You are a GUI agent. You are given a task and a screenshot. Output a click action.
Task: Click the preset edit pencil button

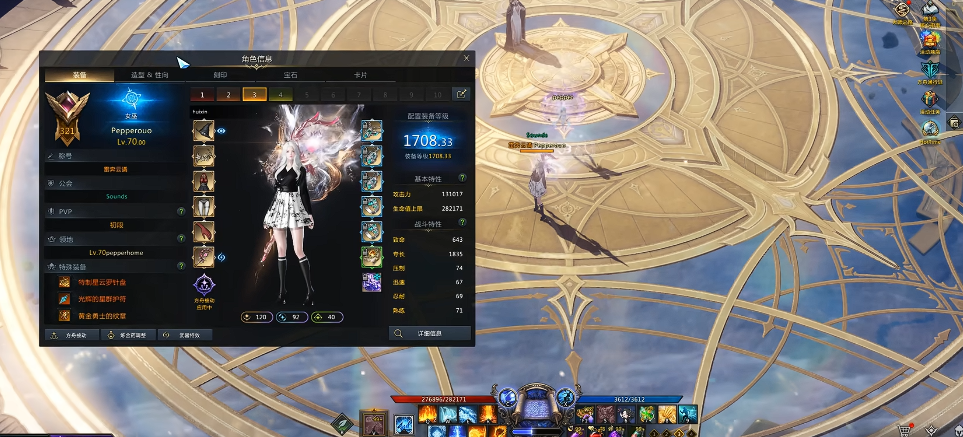pyautogui.click(x=462, y=94)
